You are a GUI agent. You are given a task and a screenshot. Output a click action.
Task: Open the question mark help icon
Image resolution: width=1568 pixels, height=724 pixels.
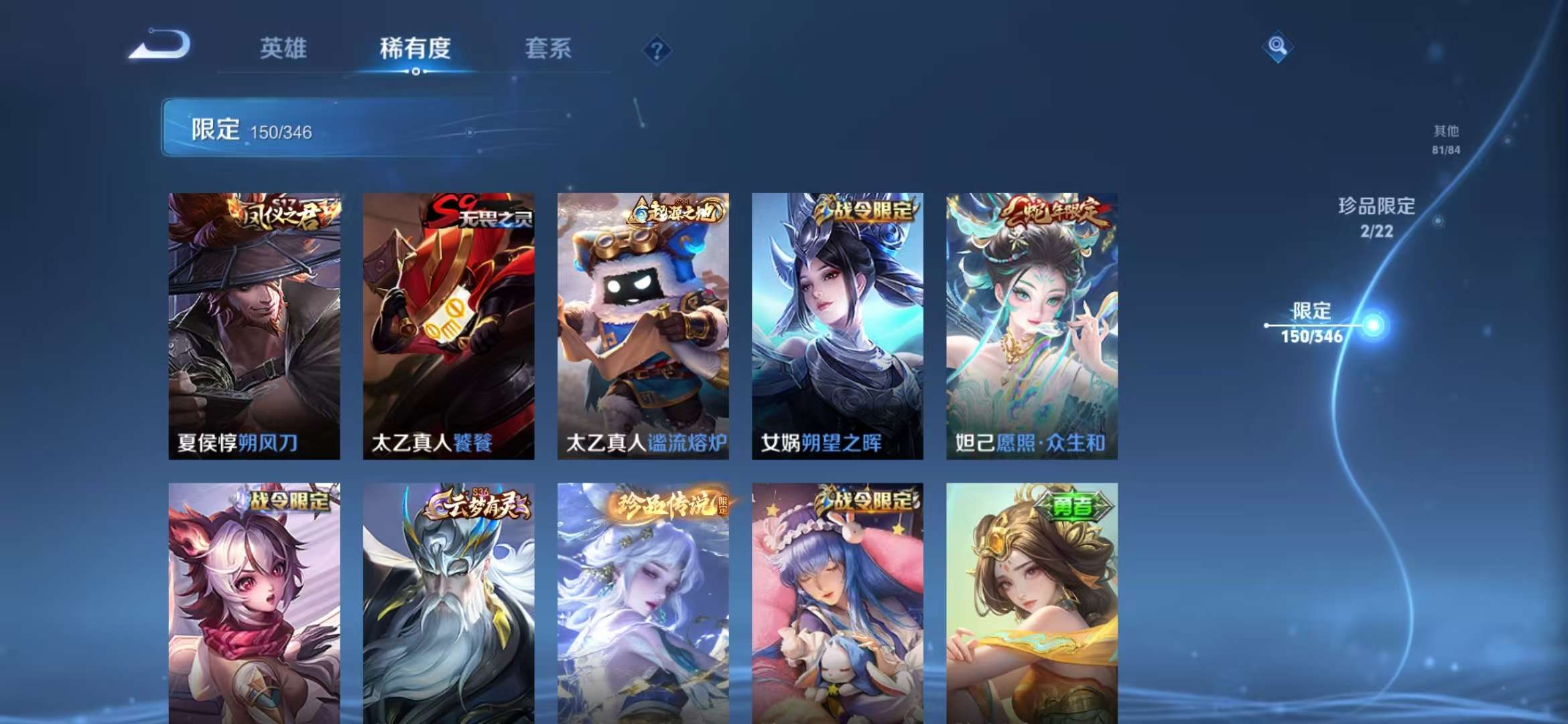[x=658, y=50]
